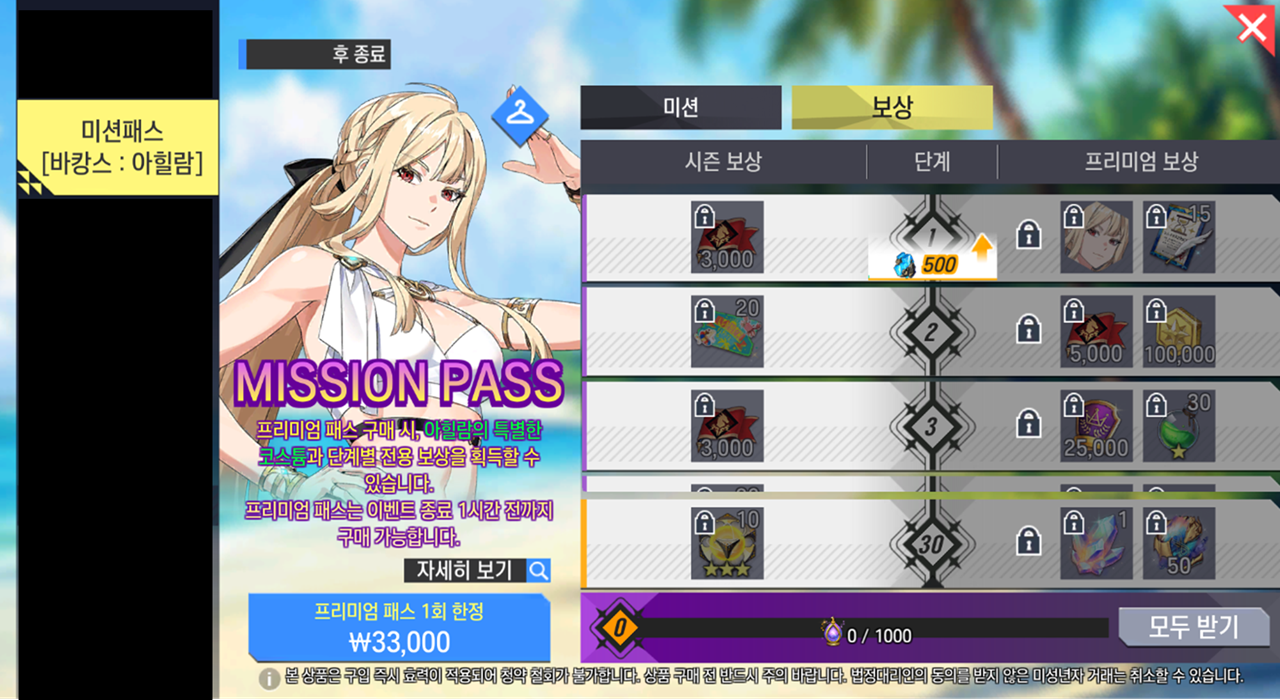Switch to the 미션 tab
The height and width of the screenshot is (700, 1280).
(681, 108)
